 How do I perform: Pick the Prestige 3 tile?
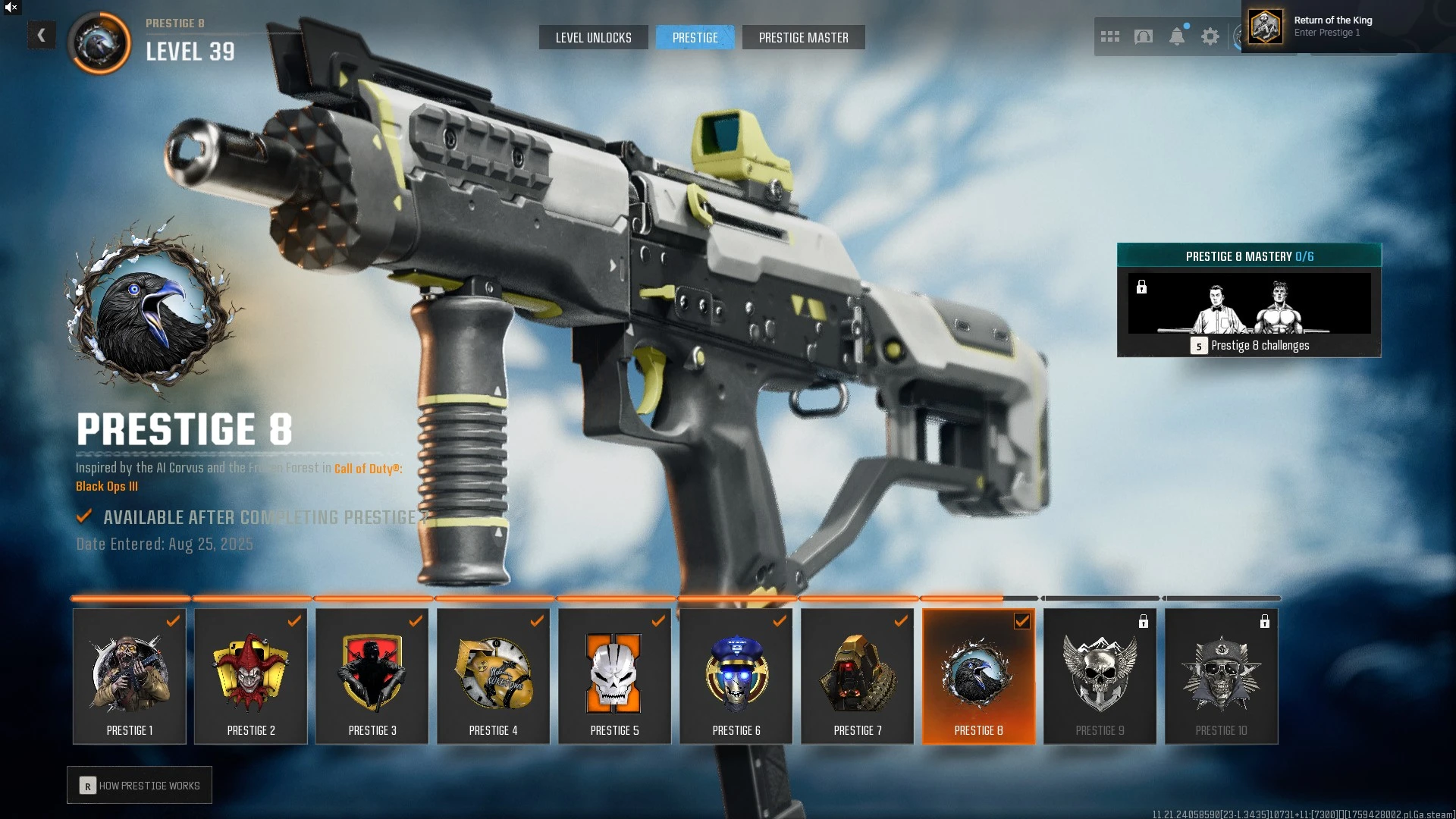[372, 676]
